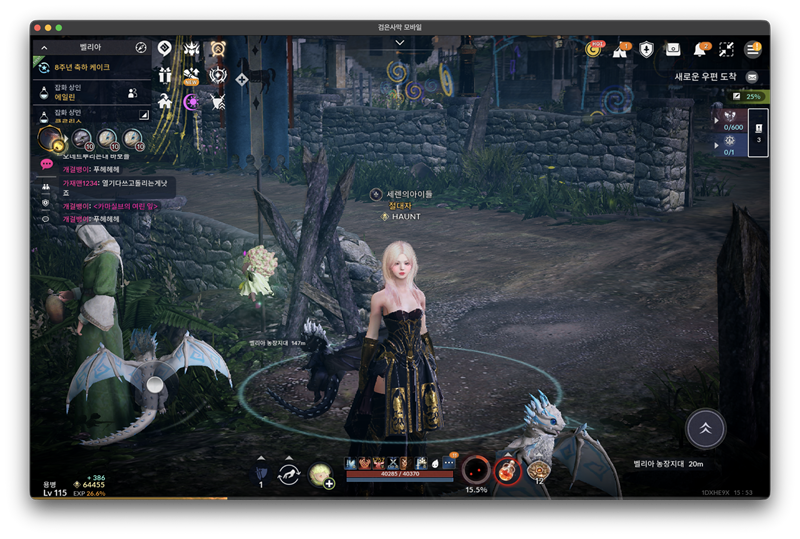
Task: Close the window with red button
Action: [x=36, y=27]
